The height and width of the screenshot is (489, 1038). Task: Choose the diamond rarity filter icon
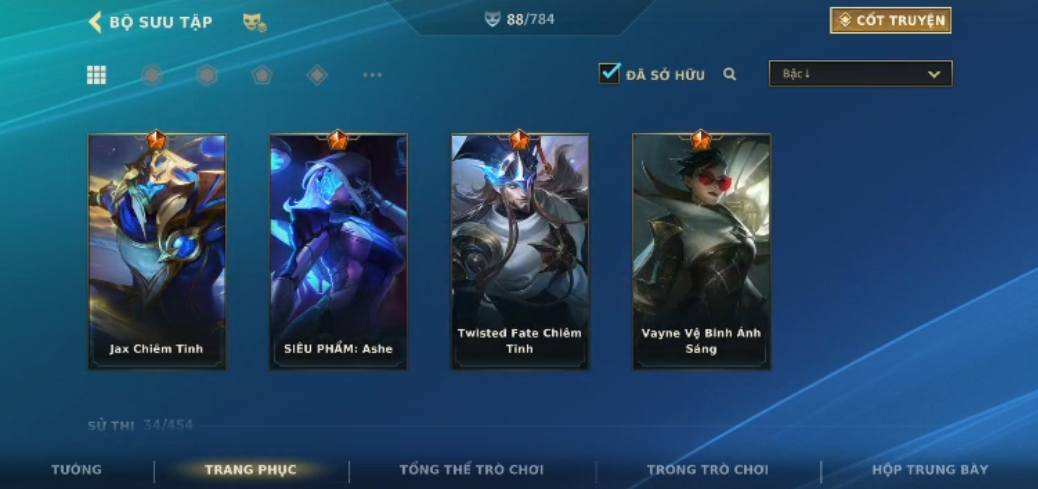pos(317,75)
